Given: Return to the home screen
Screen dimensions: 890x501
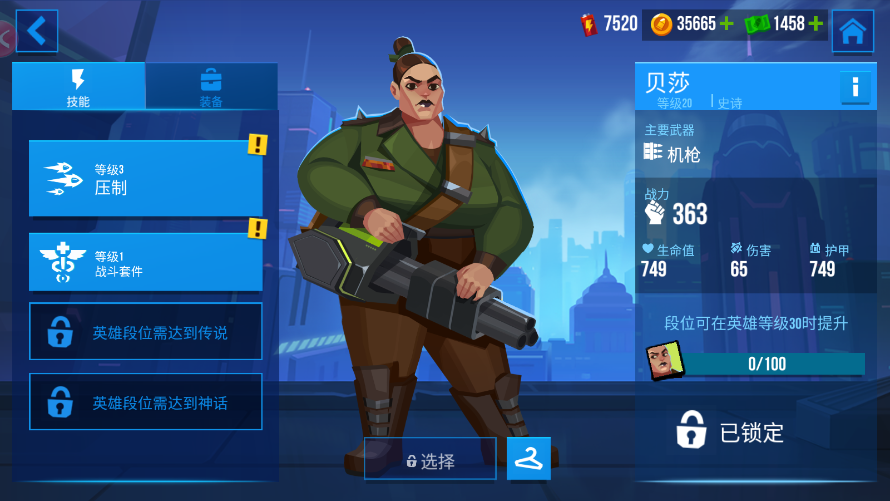Looking at the screenshot, I should (x=852, y=31).
